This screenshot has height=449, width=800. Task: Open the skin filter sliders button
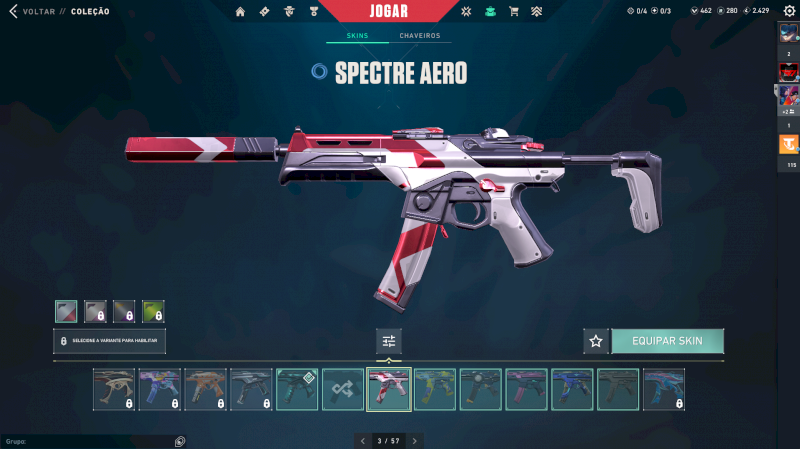[x=389, y=341]
